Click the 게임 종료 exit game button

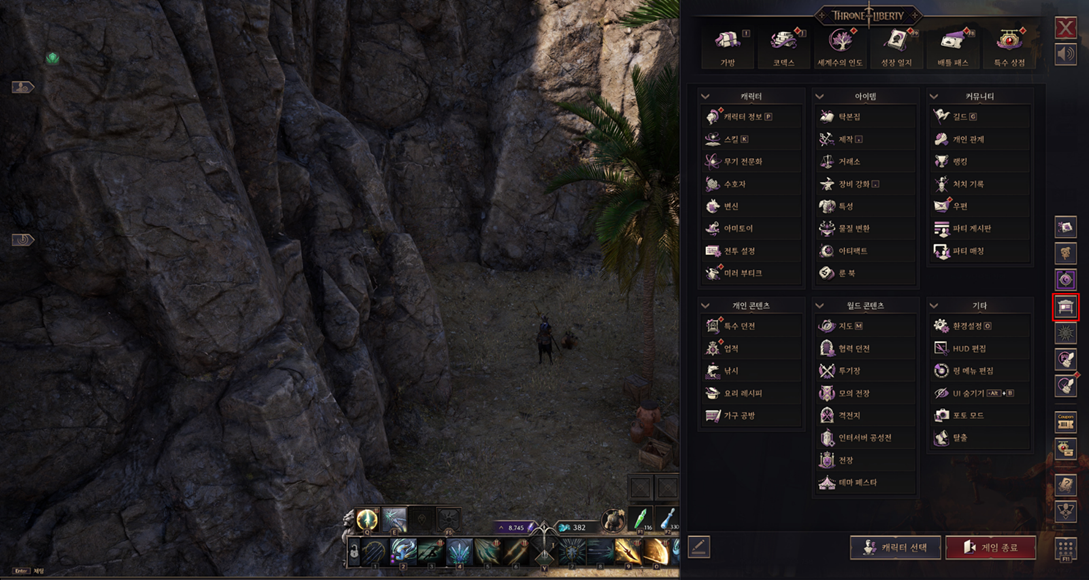990,547
